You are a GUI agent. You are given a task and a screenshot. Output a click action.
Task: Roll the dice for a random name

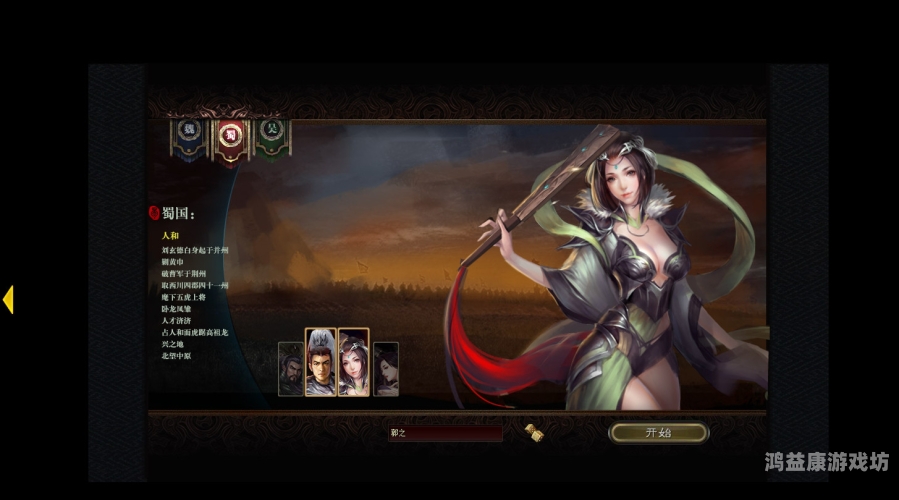[533, 432]
